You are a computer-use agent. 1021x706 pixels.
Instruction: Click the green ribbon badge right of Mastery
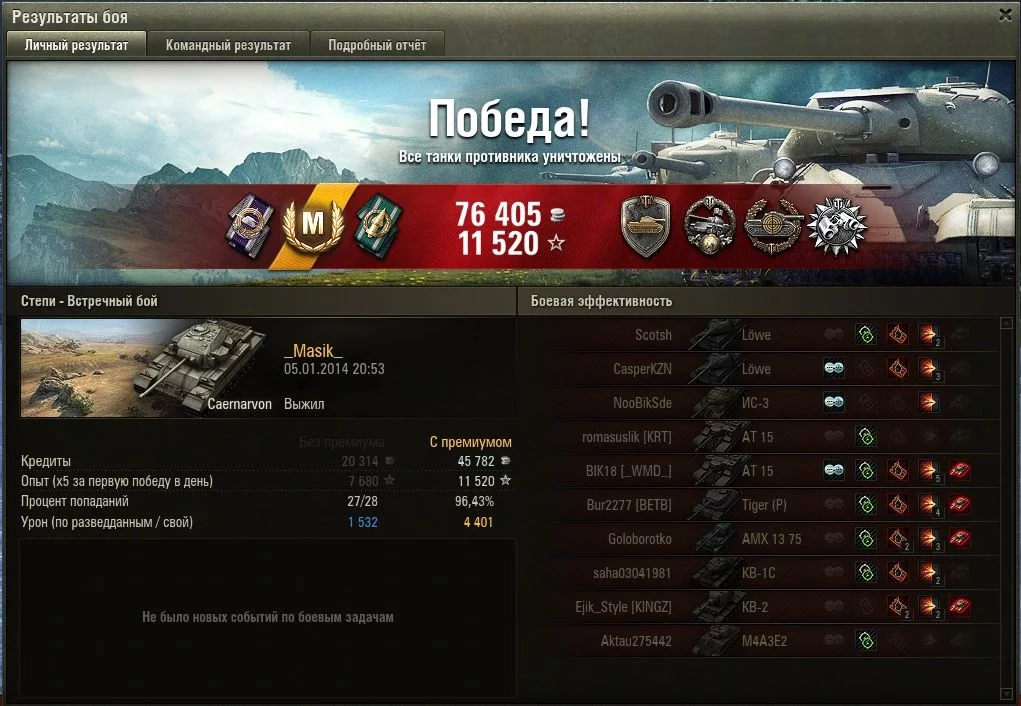(375, 223)
